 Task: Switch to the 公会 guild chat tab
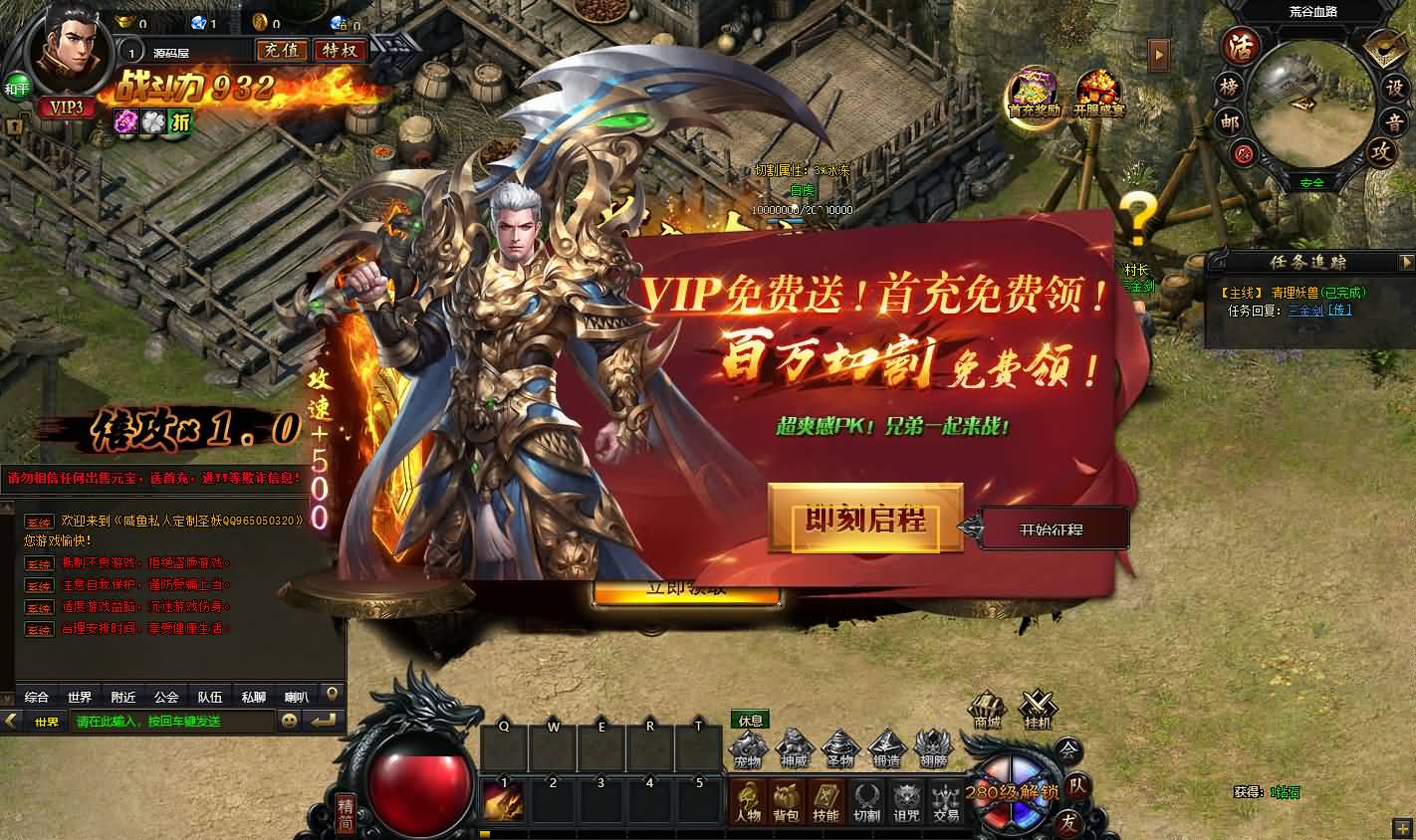coord(165,697)
